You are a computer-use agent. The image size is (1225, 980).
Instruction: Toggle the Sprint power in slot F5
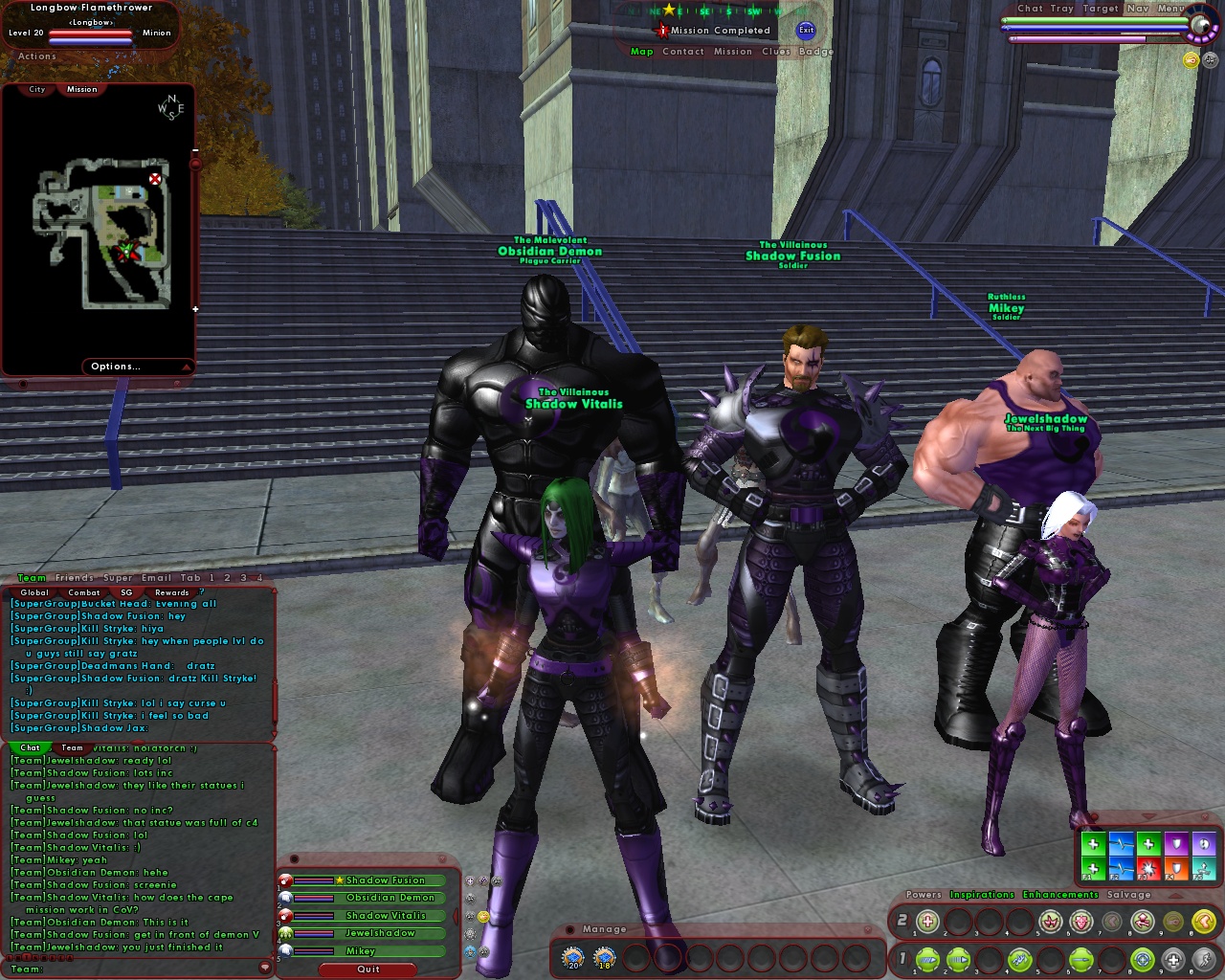tap(1204, 869)
